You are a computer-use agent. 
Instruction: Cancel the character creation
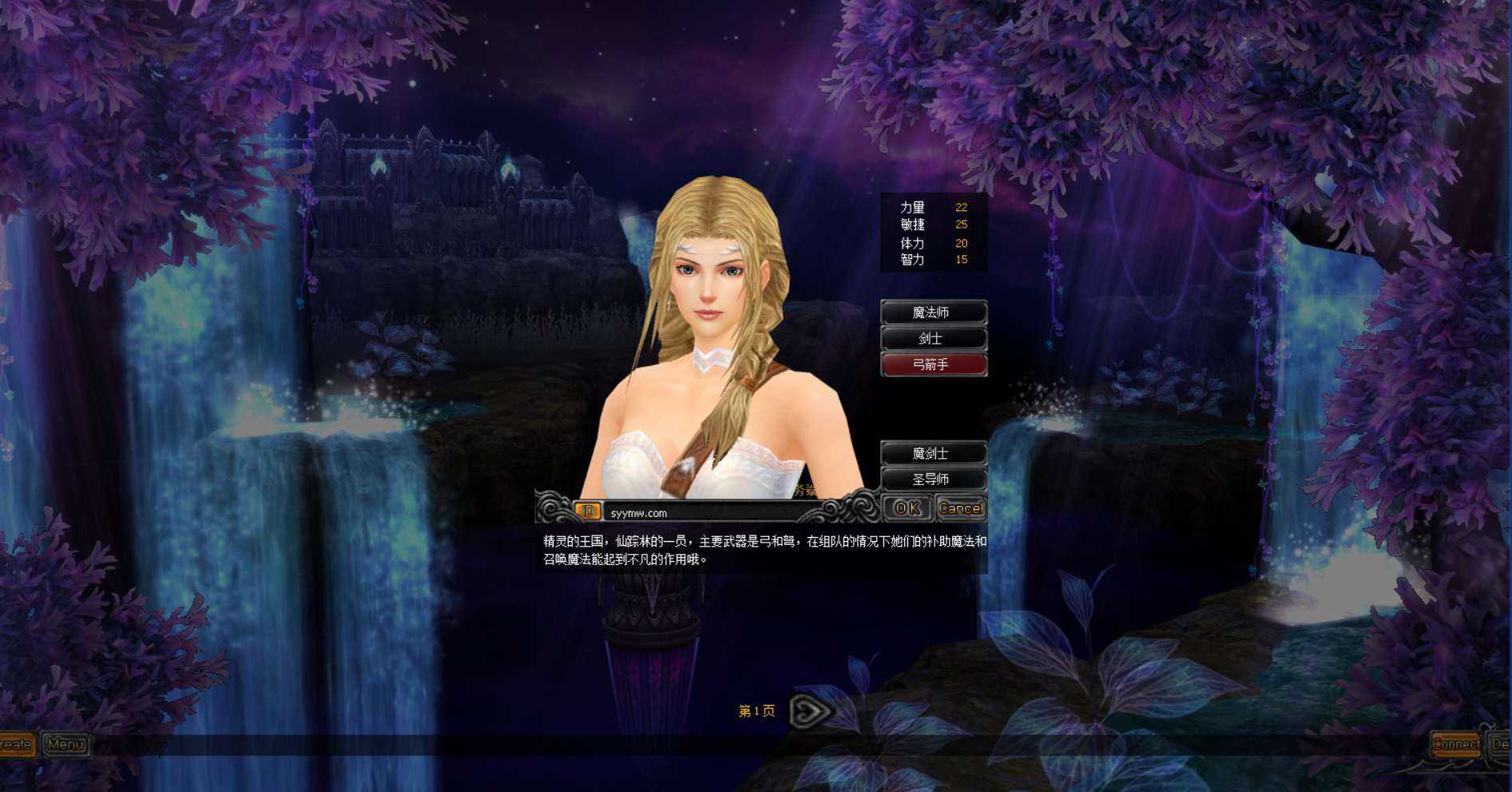point(961,507)
